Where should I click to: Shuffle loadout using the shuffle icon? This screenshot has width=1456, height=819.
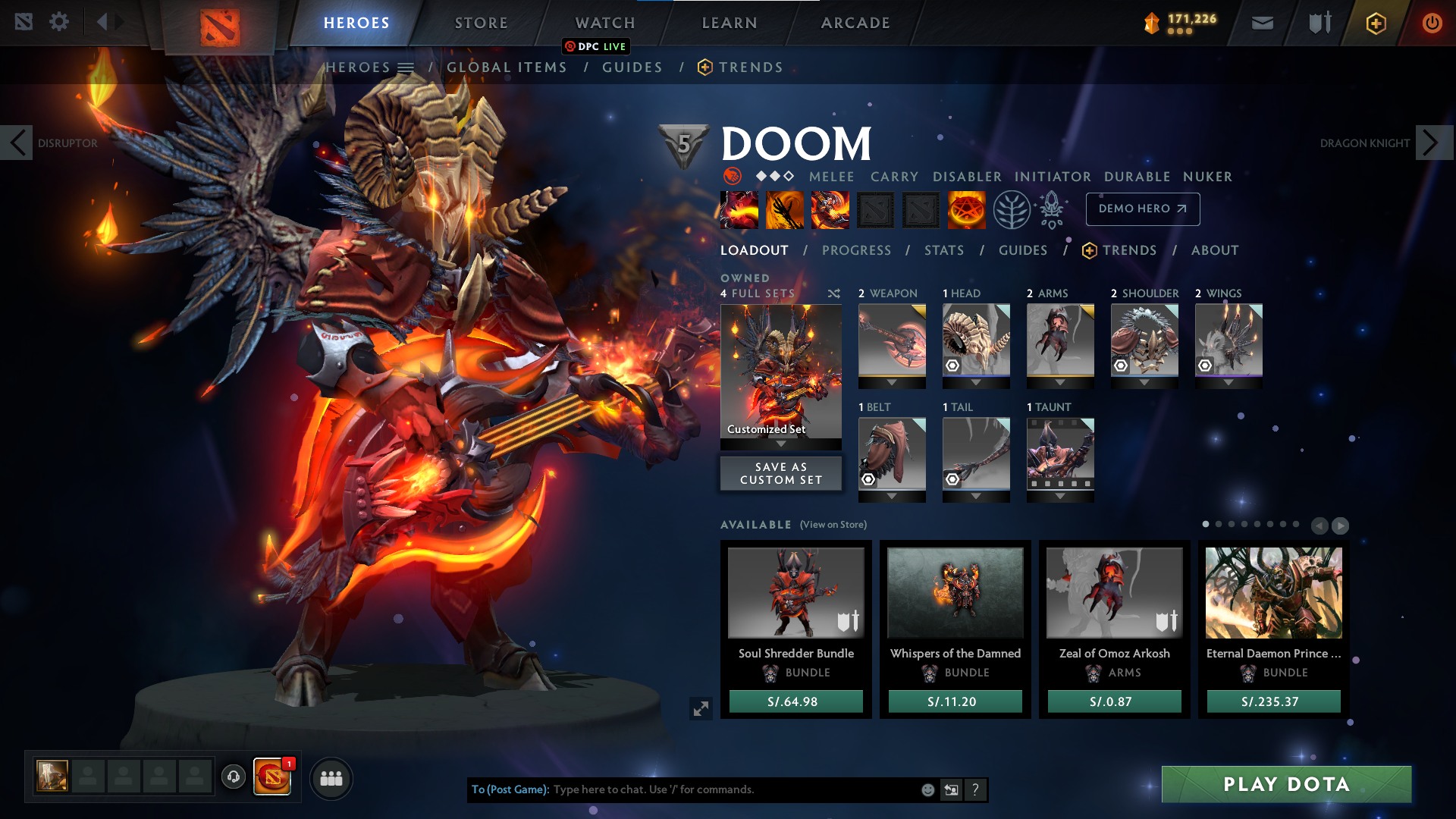[x=833, y=293]
